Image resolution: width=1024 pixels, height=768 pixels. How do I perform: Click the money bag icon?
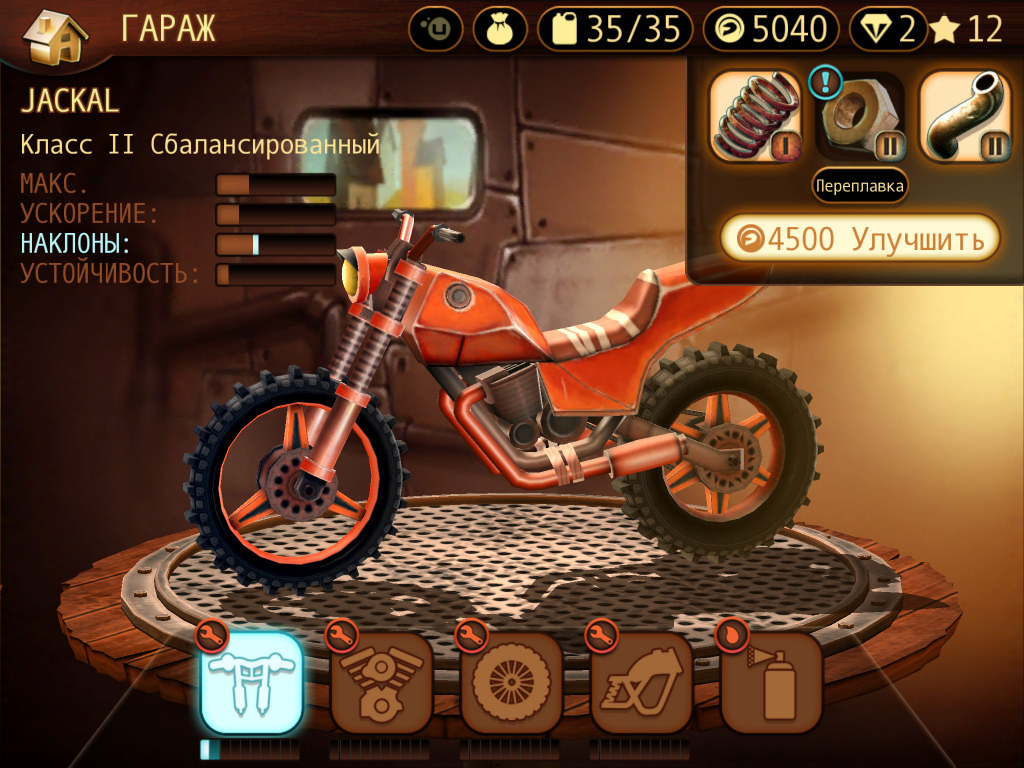coord(499,30)
